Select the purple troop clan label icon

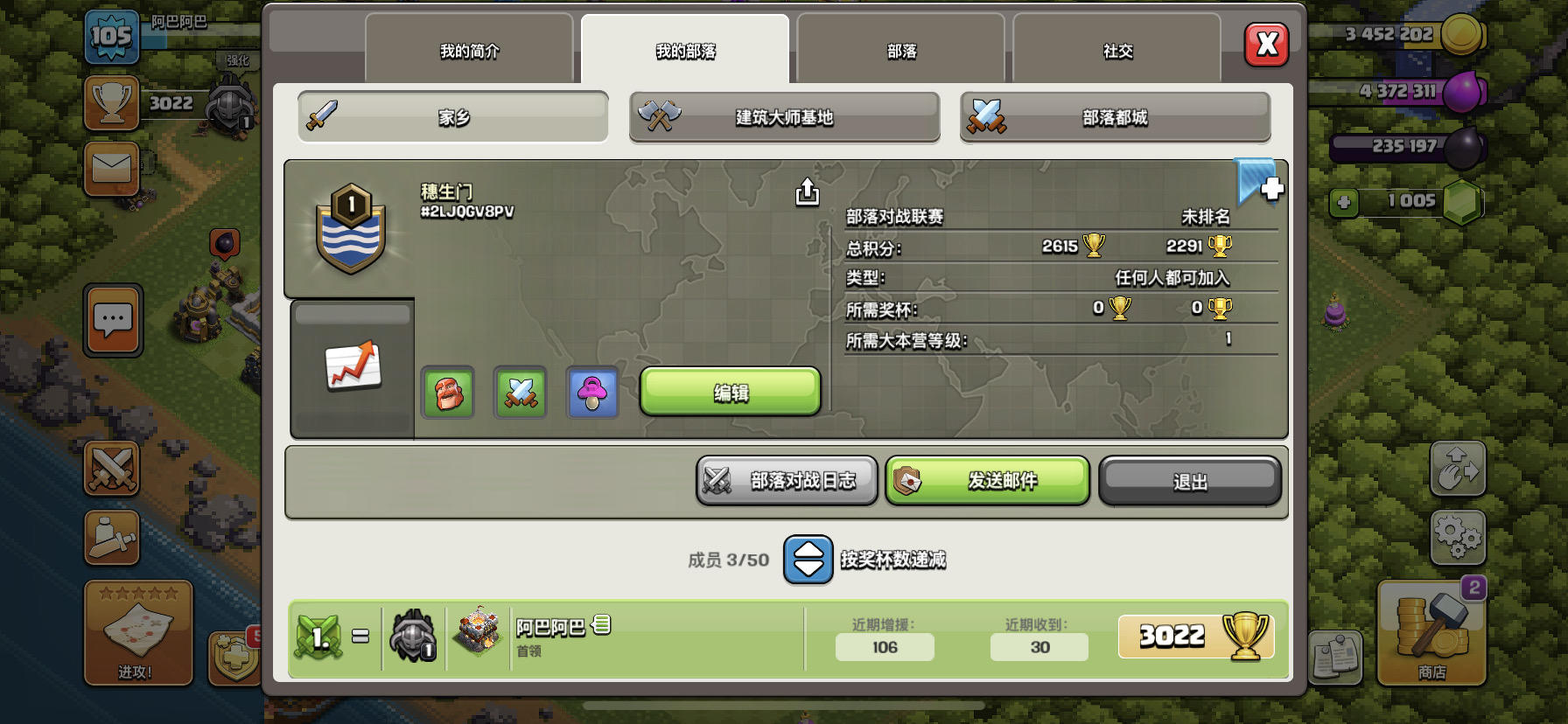[592, 393]
